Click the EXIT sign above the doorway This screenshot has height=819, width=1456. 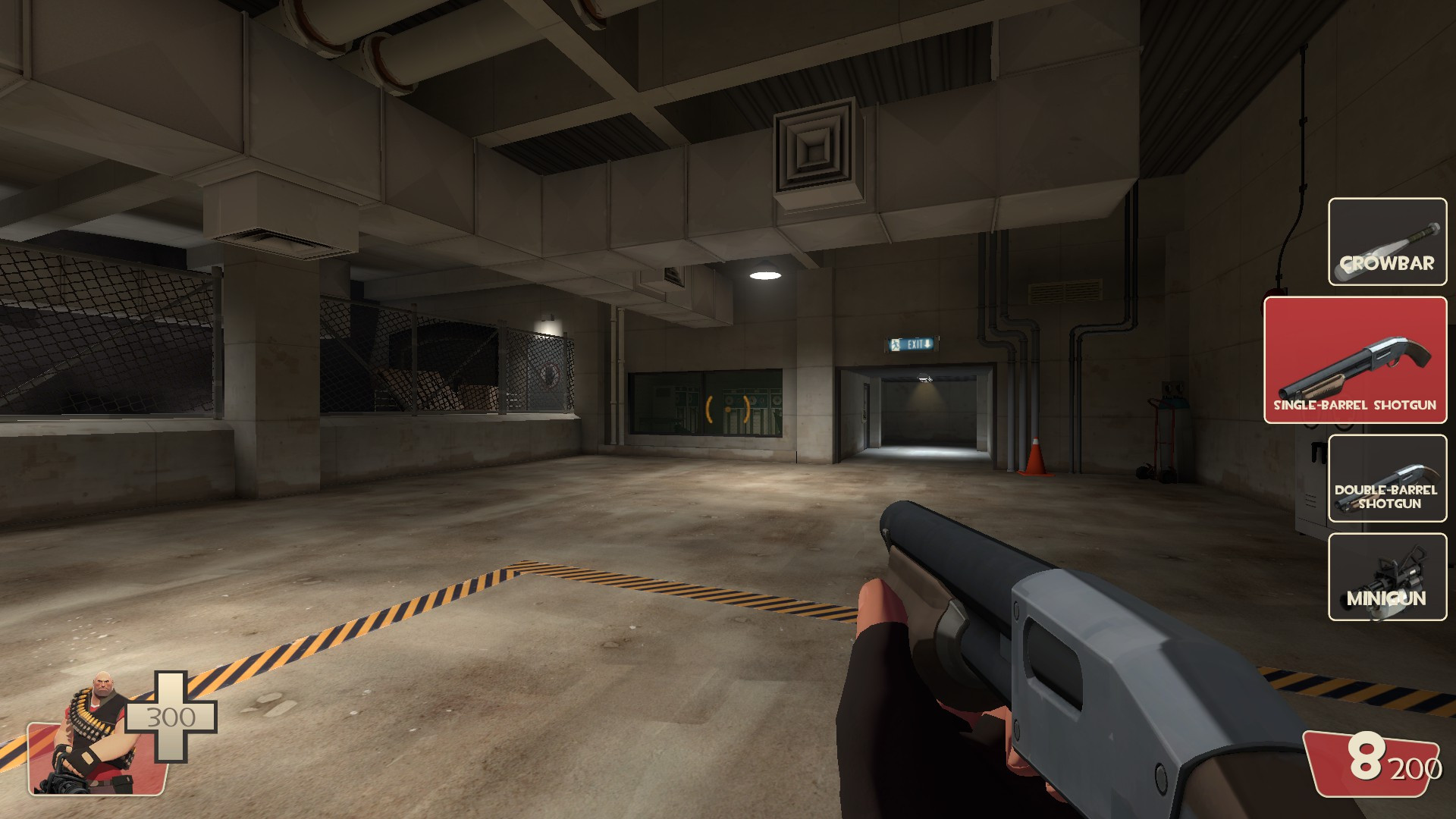[910, 343]
